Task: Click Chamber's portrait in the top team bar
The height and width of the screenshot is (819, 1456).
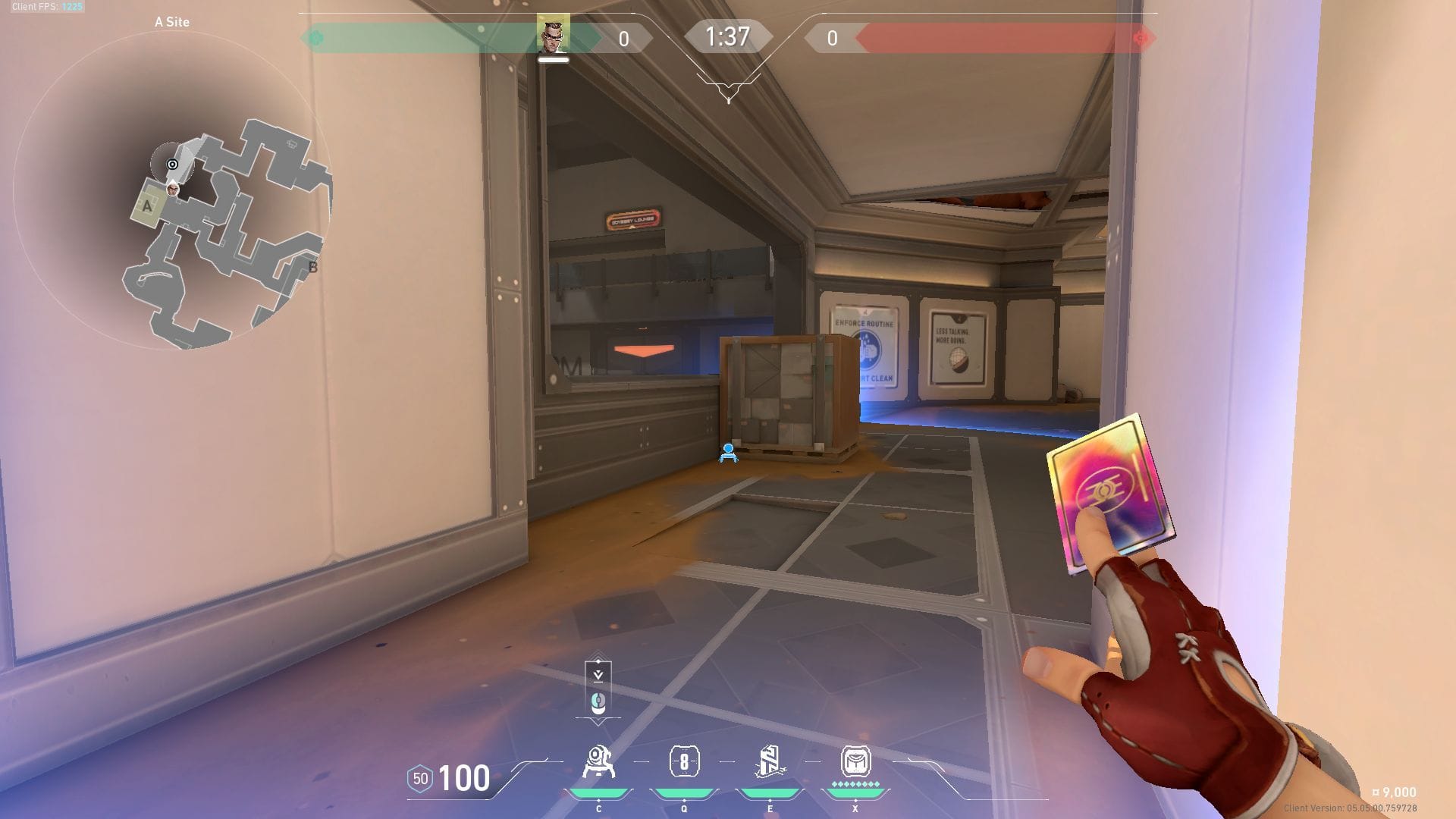Action: (x=553, y=34)
